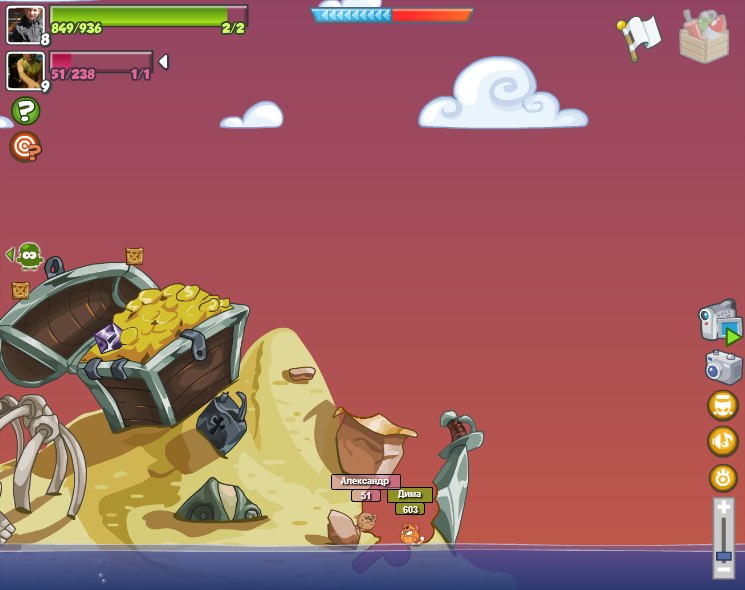Select the level 9 player avatar
This screenshot has width=745, height=590.
click(25, 70)
